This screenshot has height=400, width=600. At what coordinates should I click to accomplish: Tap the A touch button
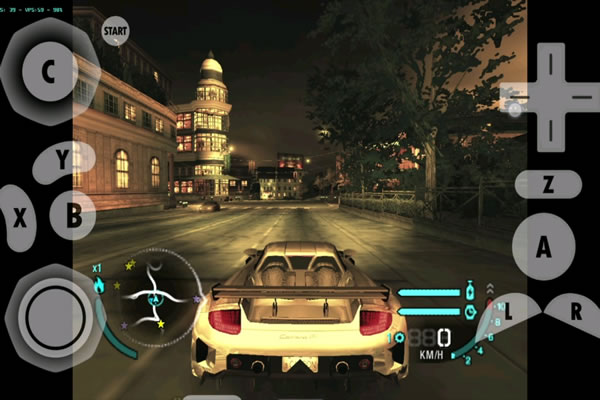[544, 248]
